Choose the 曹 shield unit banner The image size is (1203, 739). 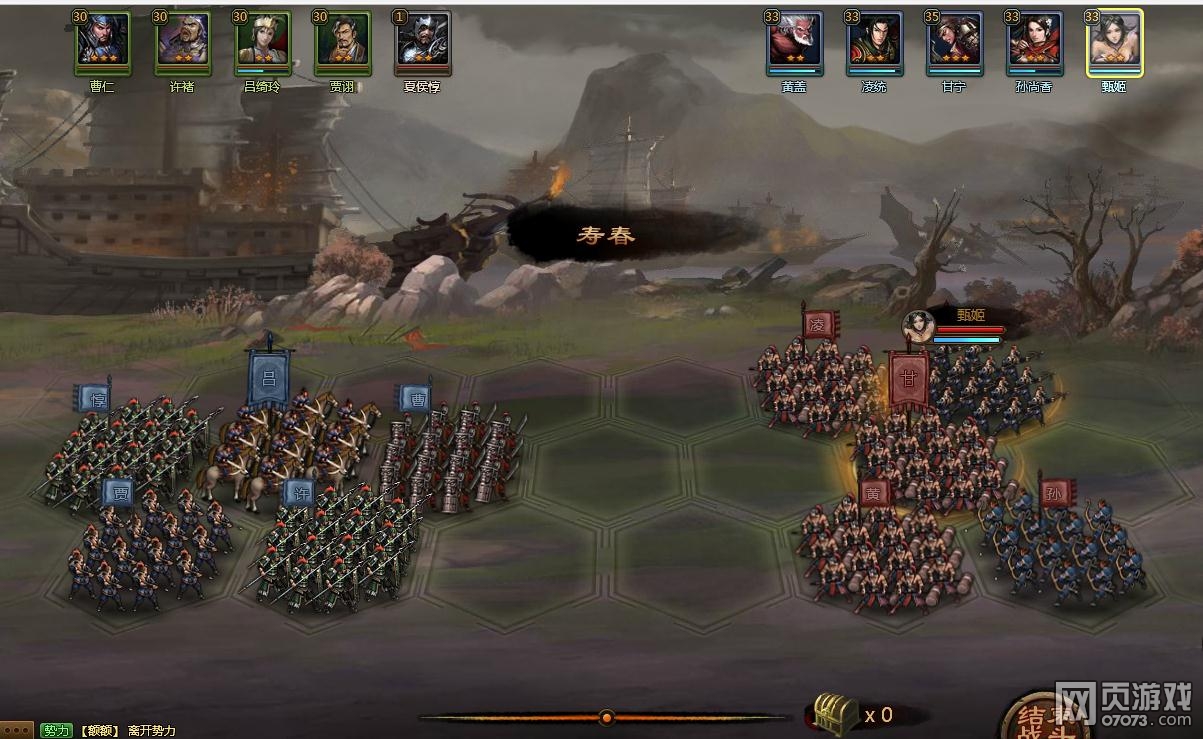click(415, 398)
